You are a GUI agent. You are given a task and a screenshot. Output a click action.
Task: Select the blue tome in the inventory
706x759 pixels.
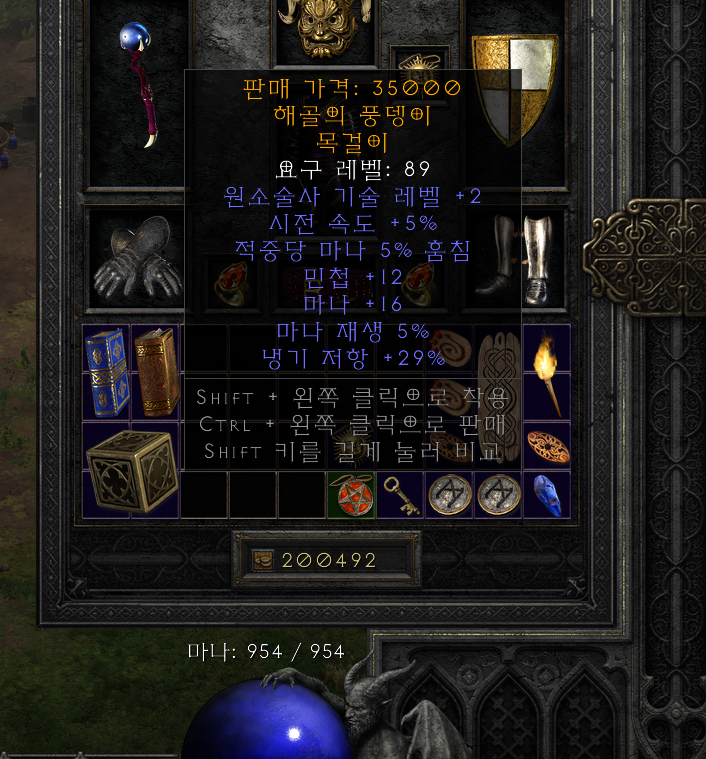coord(107,371)
